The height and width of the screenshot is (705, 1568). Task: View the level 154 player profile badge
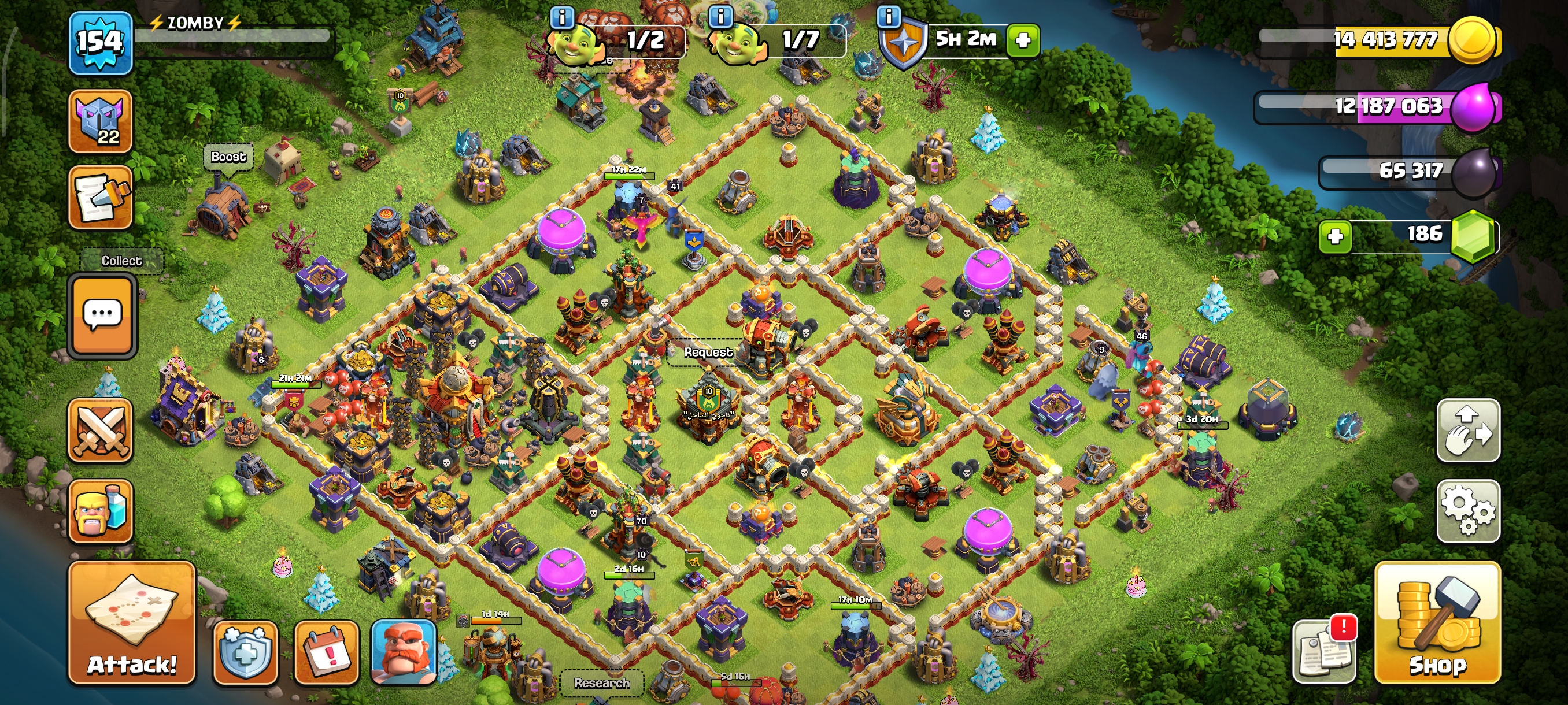point(101,43)
